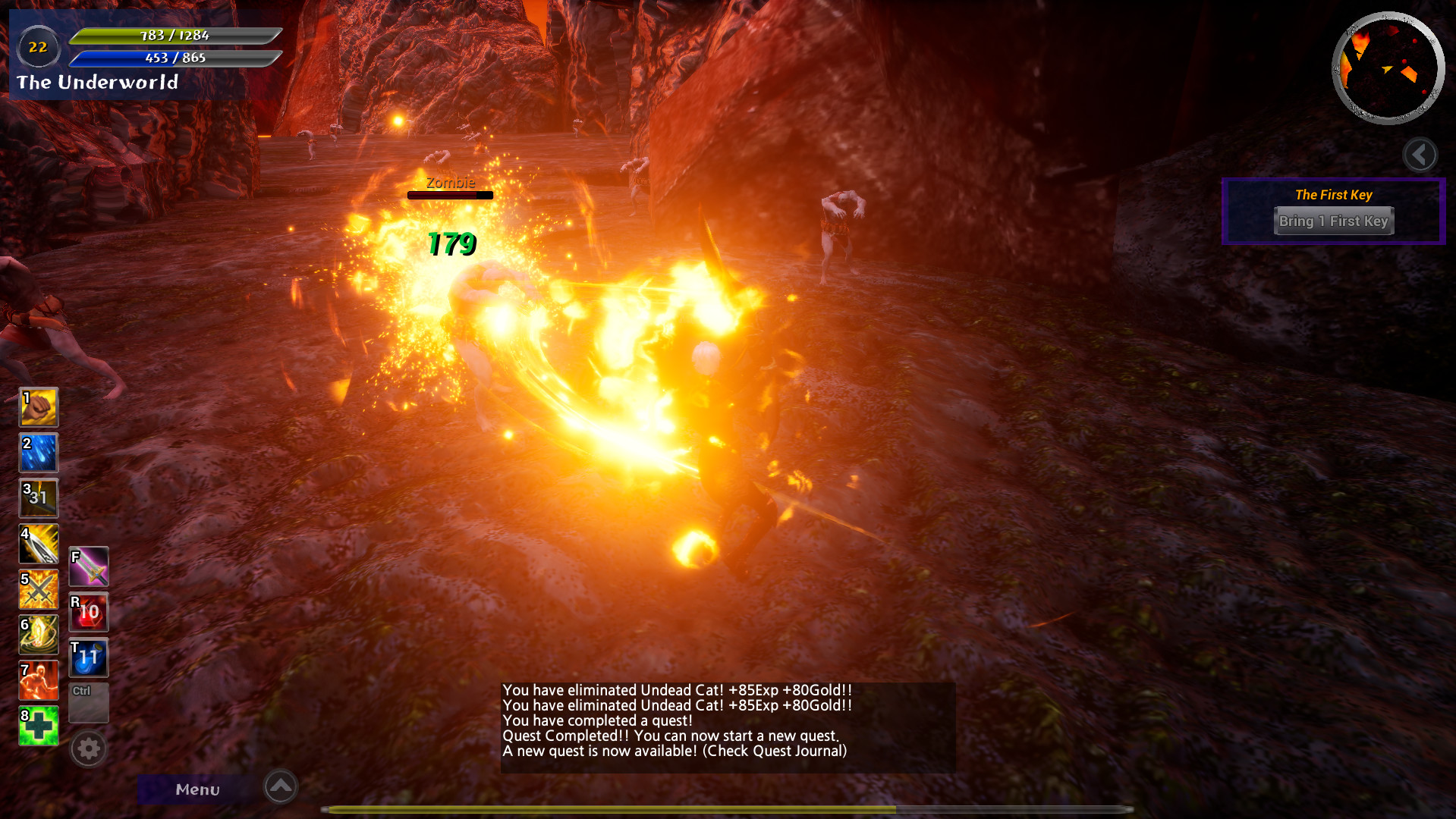
Task: Select the fist attack skill in slot 1
Action: (38, 407)
